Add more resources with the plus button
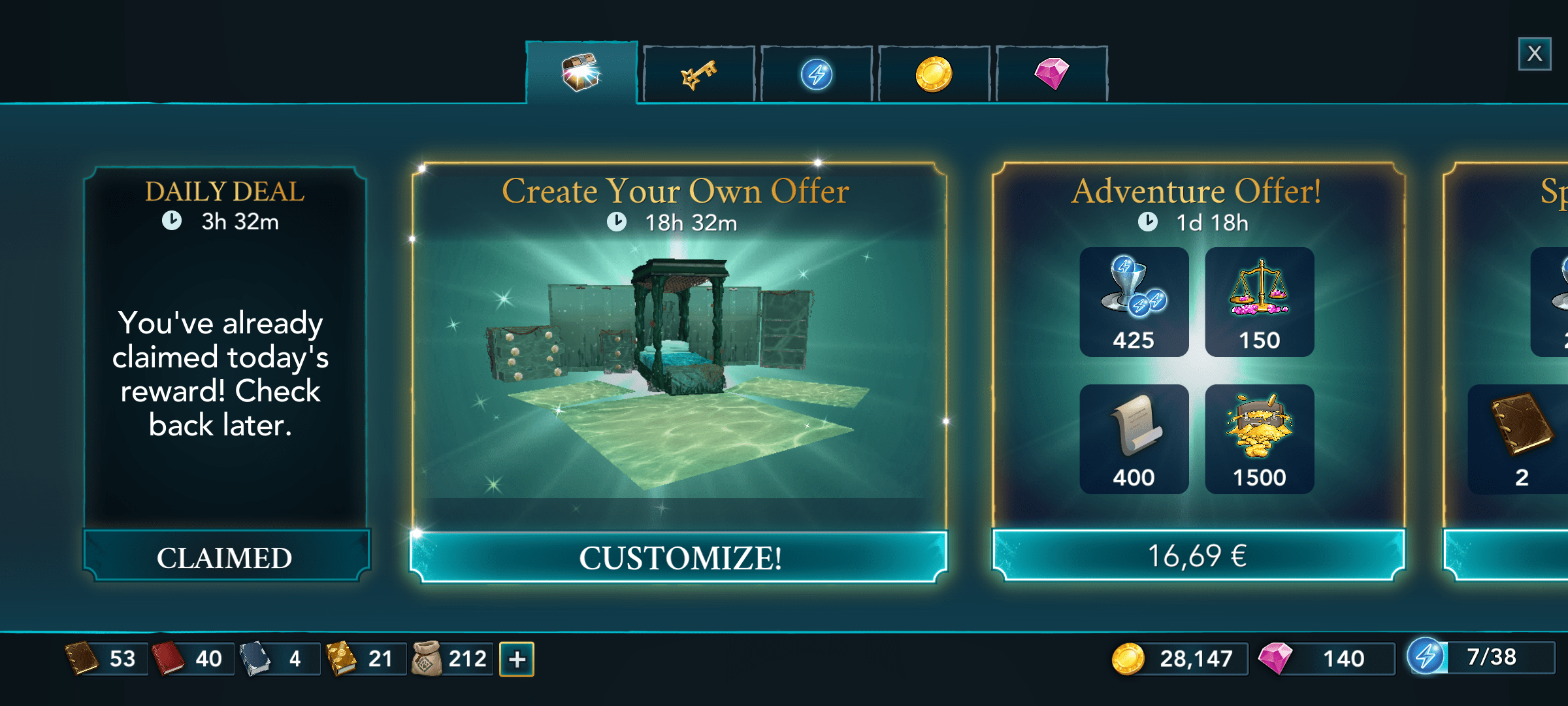 pos(517,659)
